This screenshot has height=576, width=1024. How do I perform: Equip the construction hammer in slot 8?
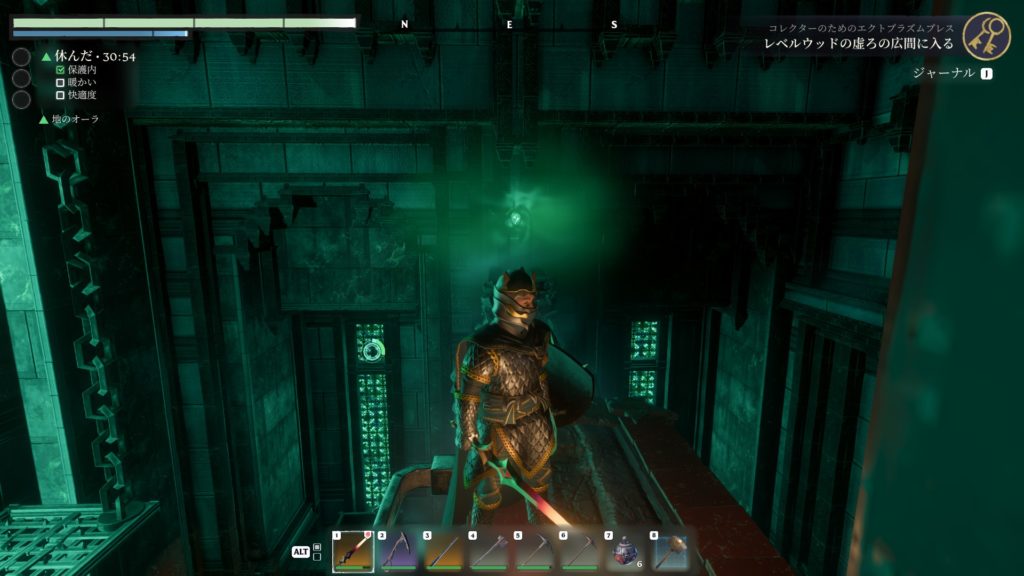coord(670,552)
